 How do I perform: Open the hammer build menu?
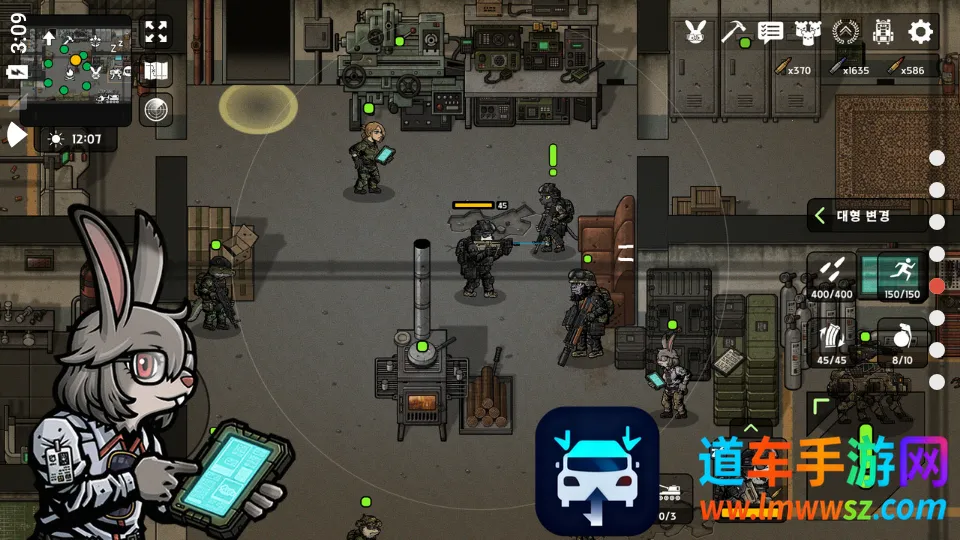click(735, 31)
